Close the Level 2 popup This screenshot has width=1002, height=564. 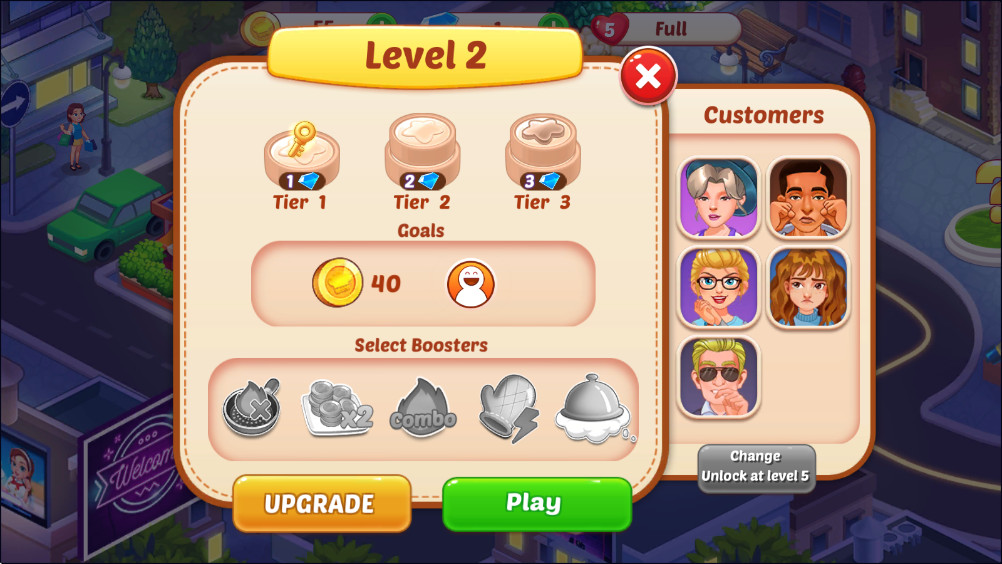(648, 77)
